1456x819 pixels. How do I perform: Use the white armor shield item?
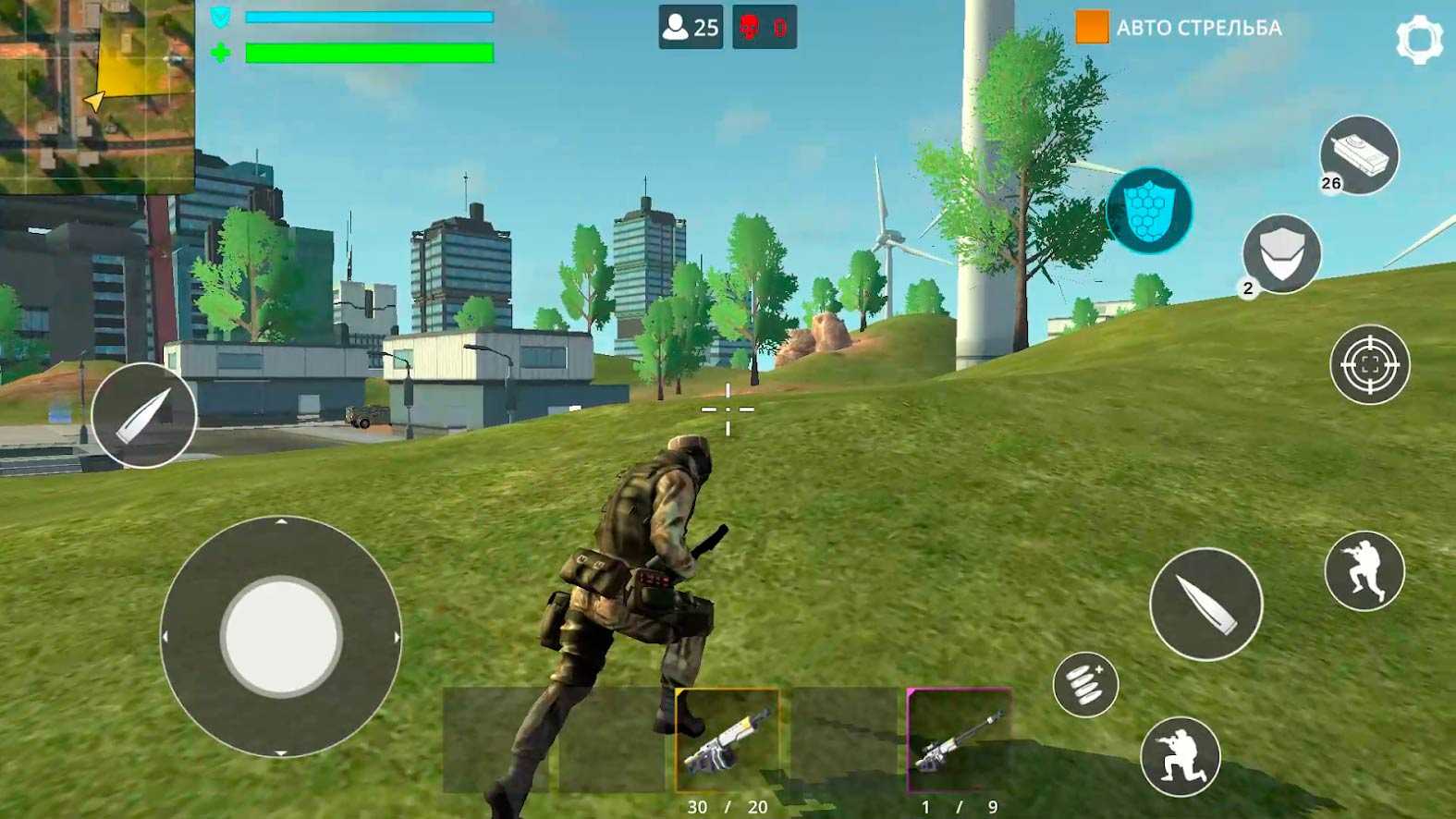tap(1281, 253)
